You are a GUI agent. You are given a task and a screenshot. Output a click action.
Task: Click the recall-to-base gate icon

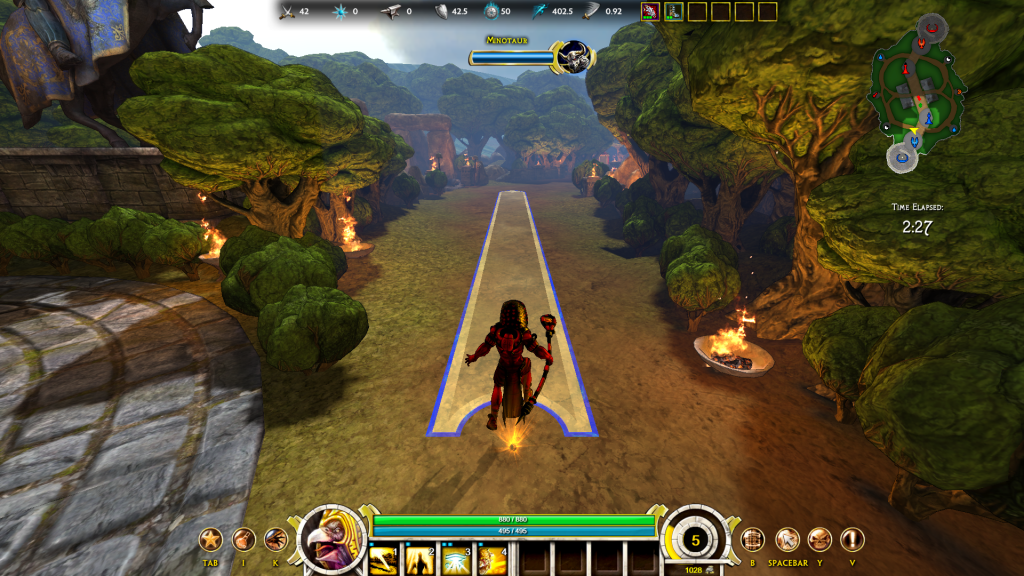pyautogui.click(x=752, y=540)
